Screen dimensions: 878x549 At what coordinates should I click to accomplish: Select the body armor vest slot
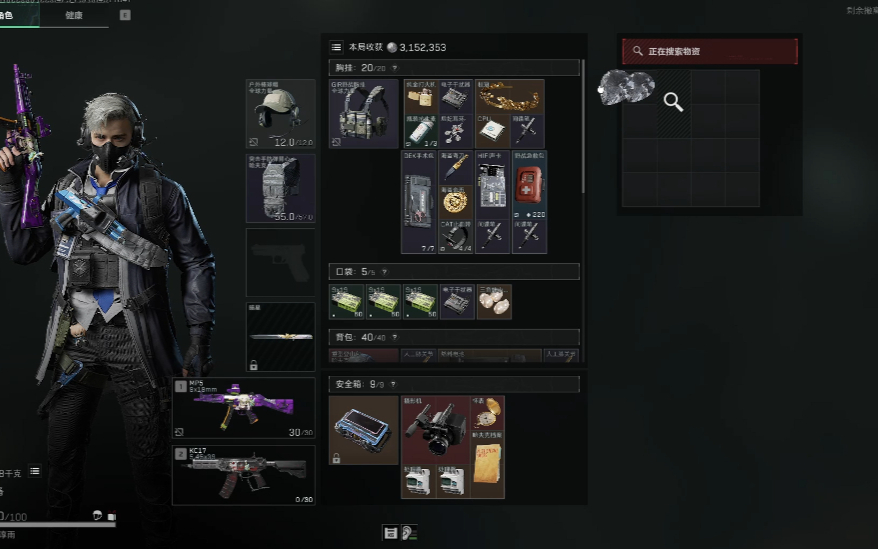(280, 187)
